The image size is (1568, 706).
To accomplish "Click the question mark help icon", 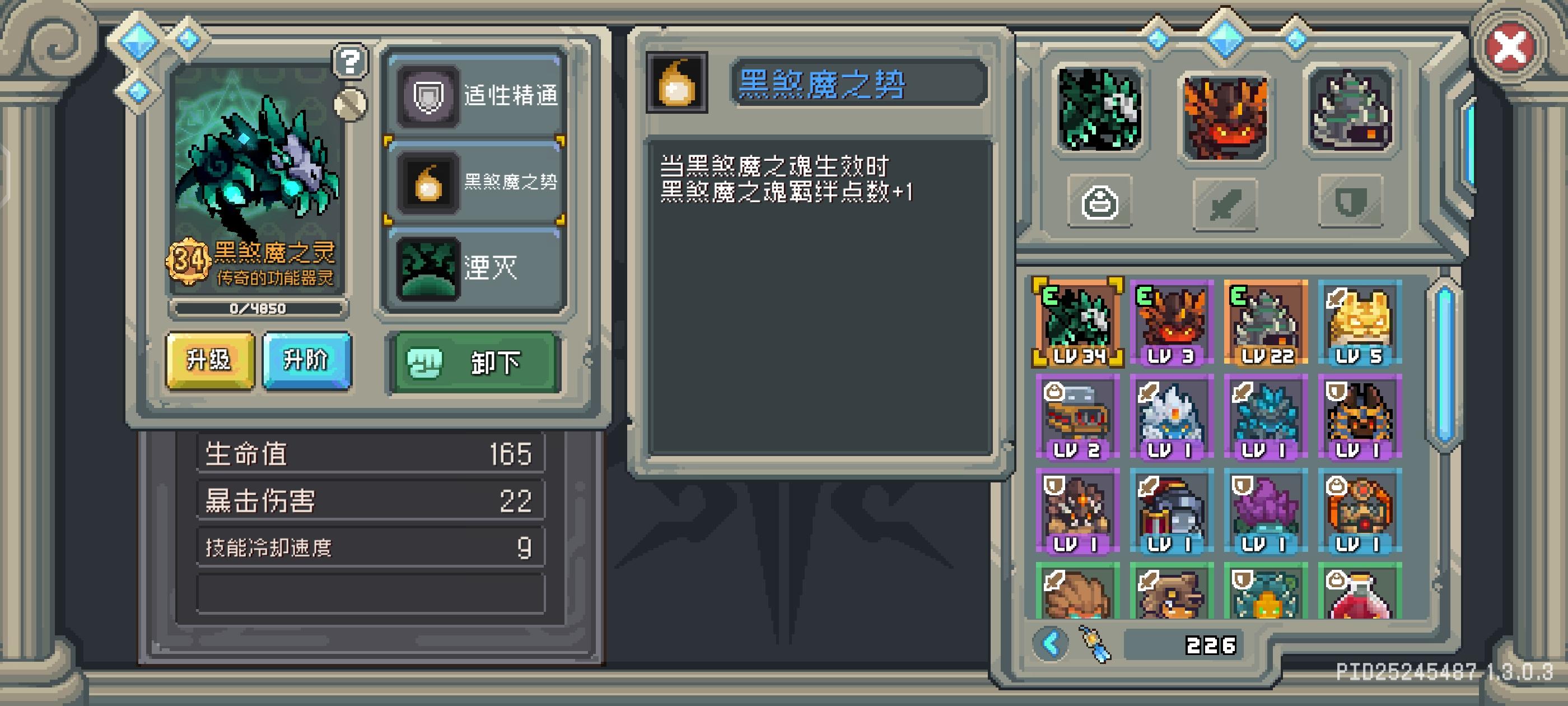I will coord(349,61).
